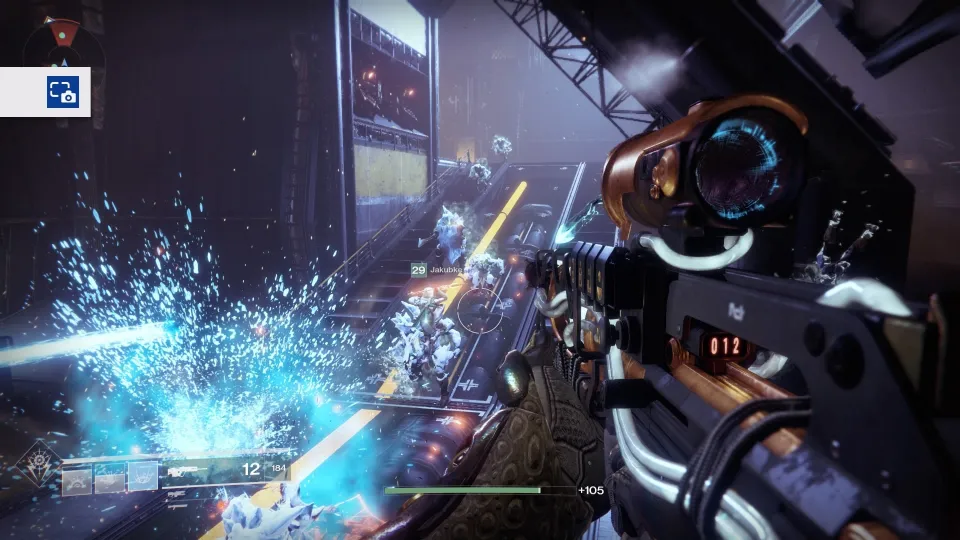Select the grenade ability icon
Screen dimensions: 960x540
(77, 479)
